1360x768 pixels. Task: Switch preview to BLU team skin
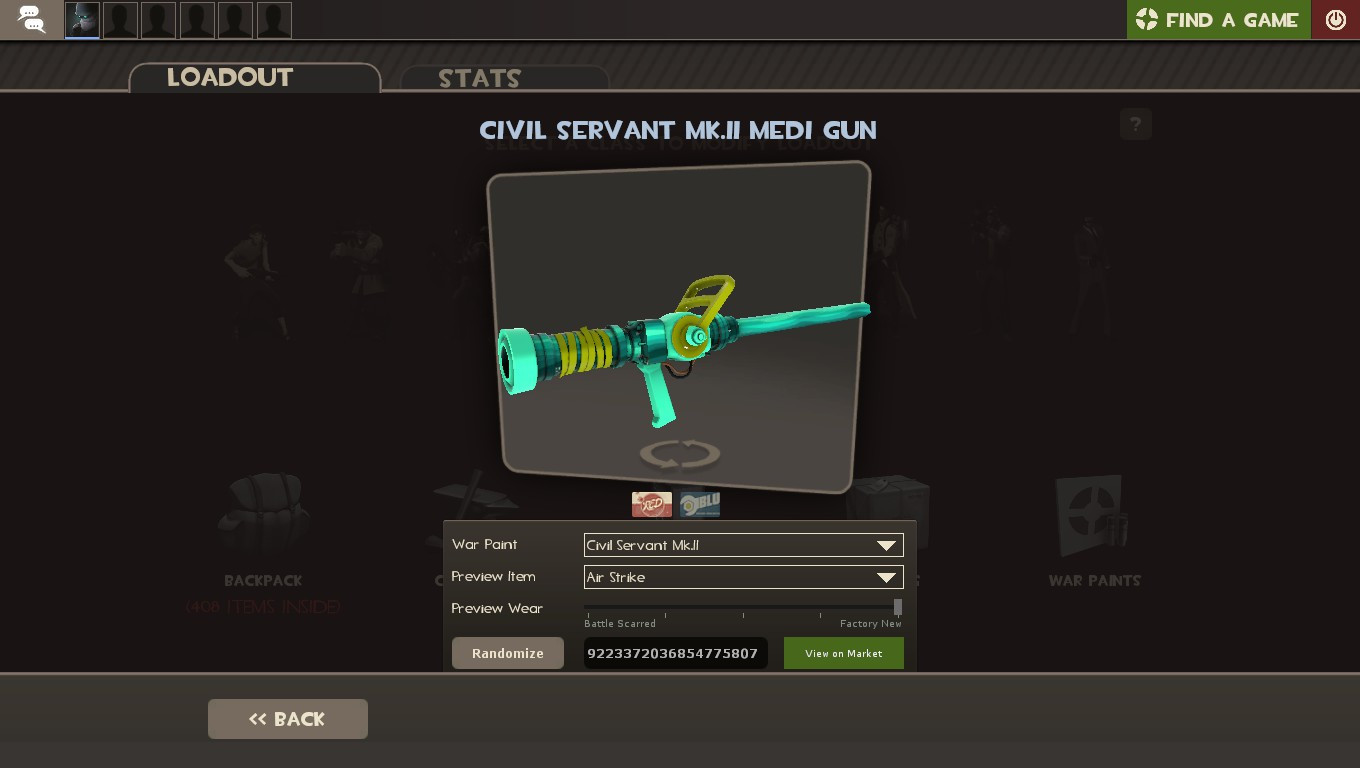point(699,504)
